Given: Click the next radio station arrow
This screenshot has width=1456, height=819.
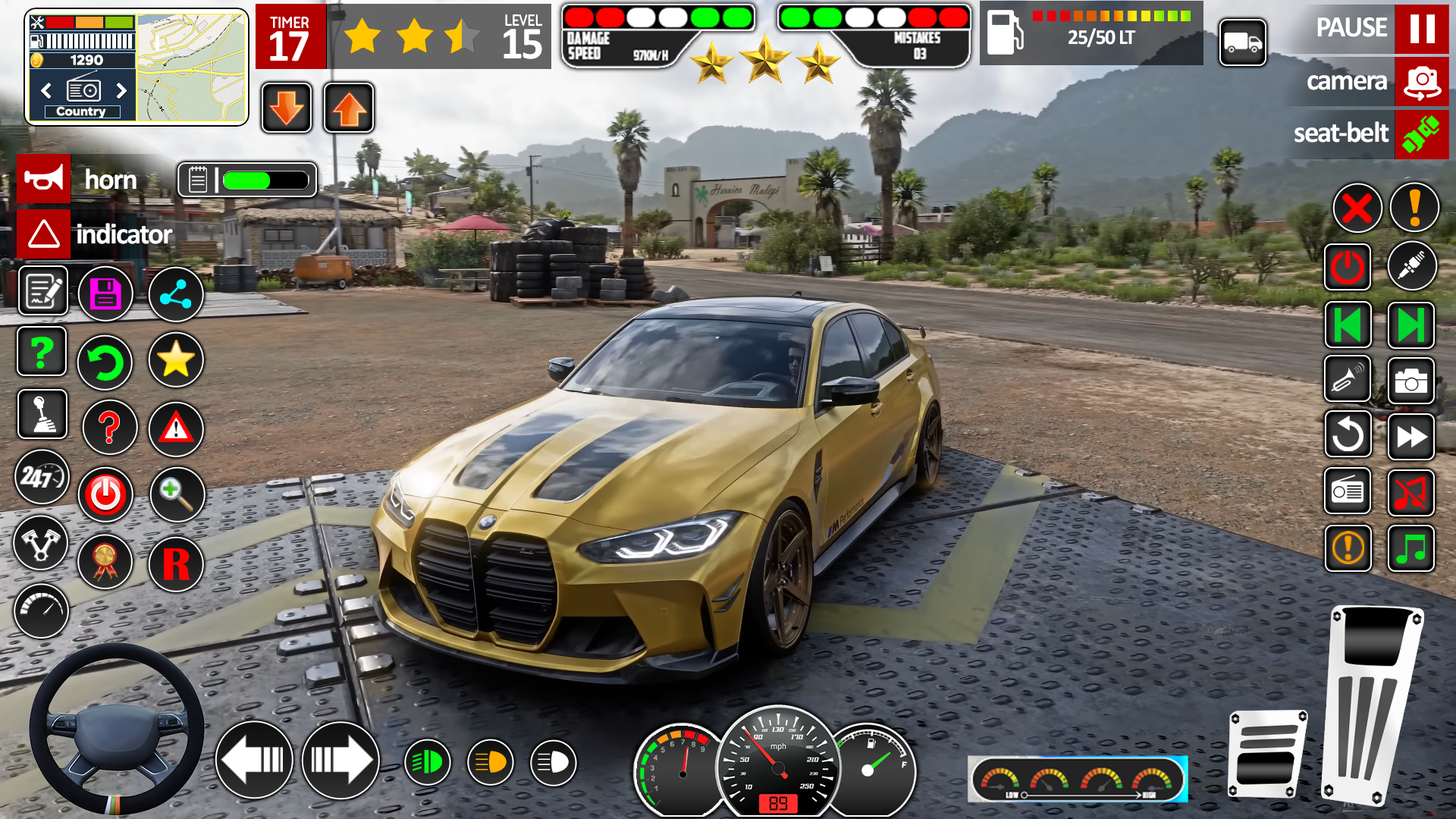Looking at the screenshot, I should click(122, 91).
